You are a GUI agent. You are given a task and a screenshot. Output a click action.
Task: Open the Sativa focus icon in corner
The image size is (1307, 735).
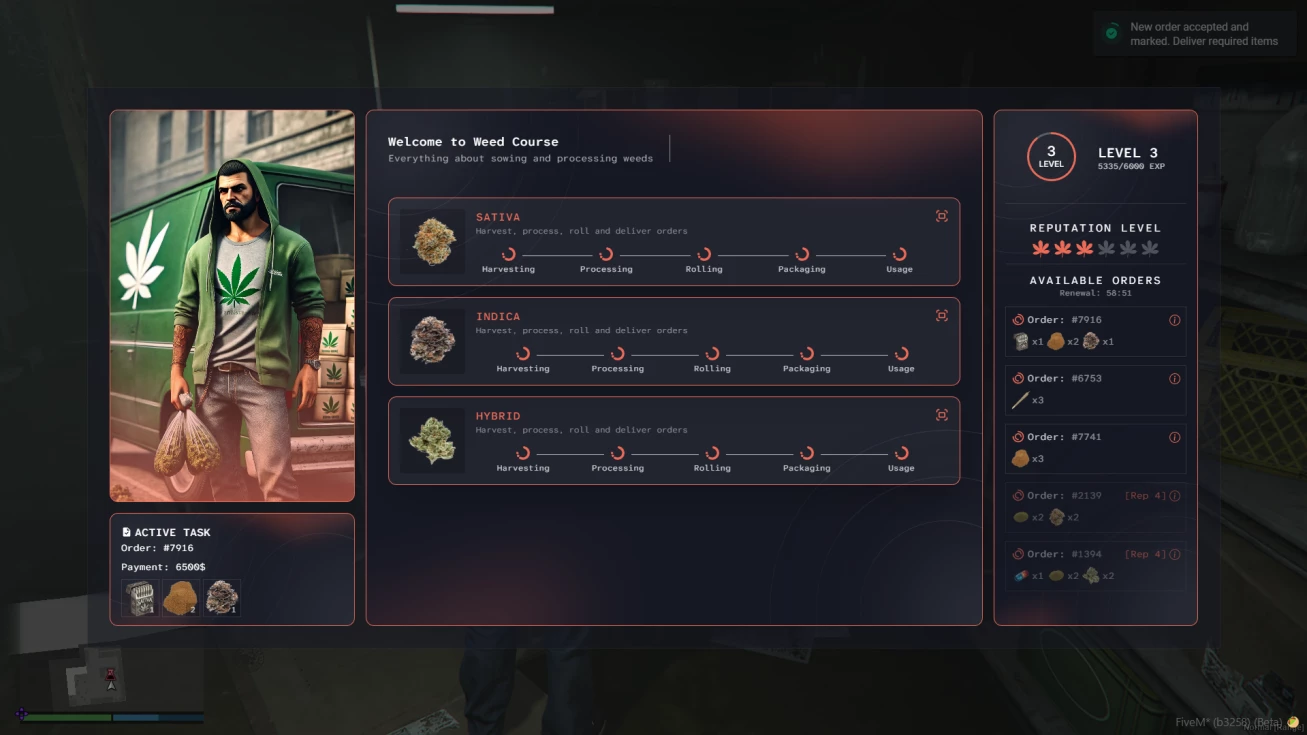941,215
